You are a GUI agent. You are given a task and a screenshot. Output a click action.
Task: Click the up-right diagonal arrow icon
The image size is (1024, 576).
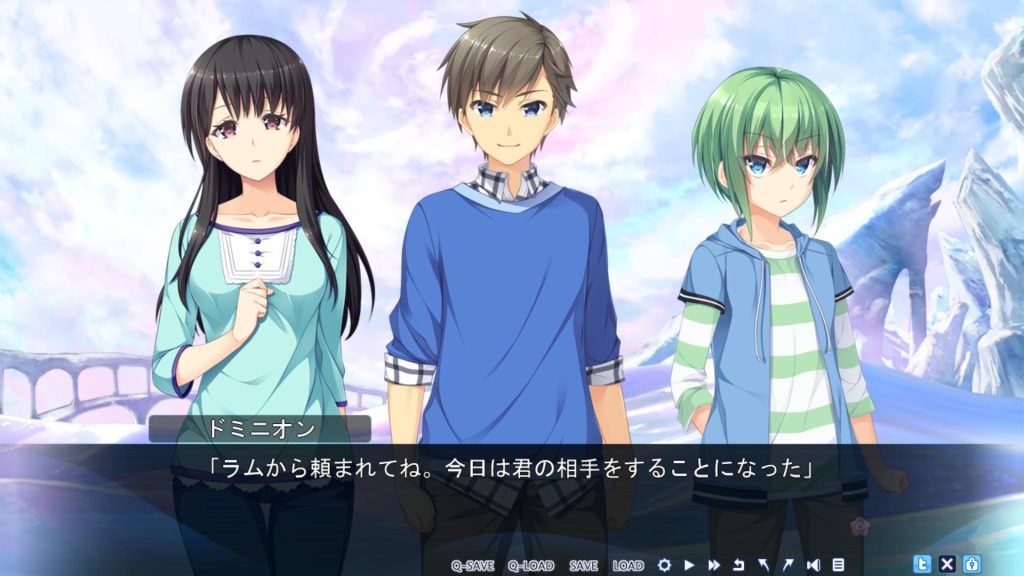[x=788, y=565]
